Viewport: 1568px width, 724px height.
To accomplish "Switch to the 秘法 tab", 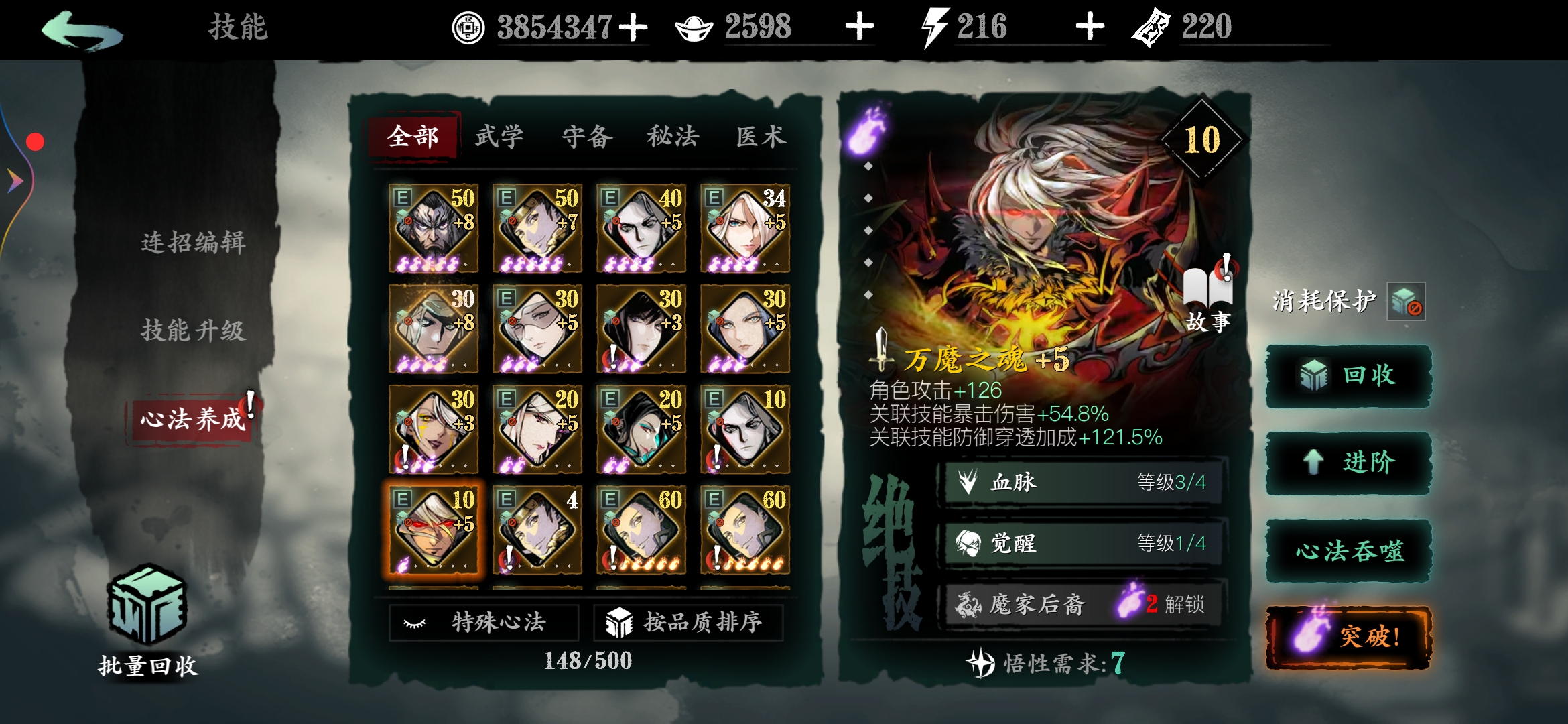I will [672, 135].
